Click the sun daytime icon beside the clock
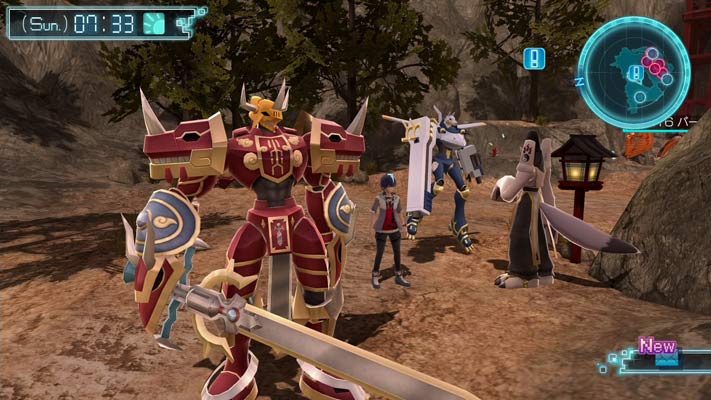The image size is (711, 400). (x=154, y=23)
